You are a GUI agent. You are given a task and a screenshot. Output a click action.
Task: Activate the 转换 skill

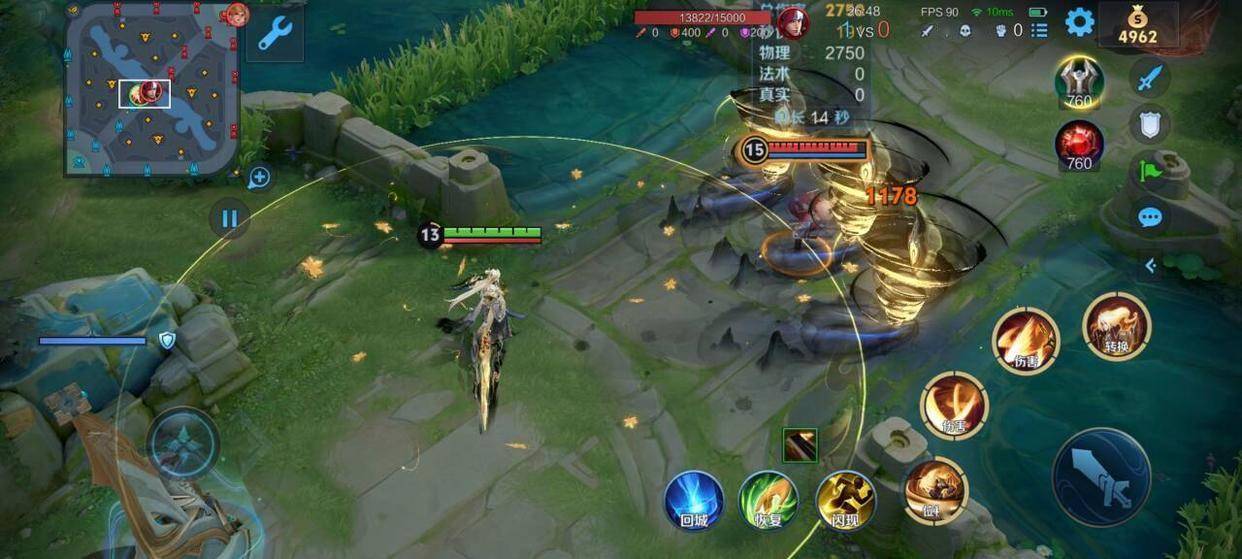point(1116,327)
